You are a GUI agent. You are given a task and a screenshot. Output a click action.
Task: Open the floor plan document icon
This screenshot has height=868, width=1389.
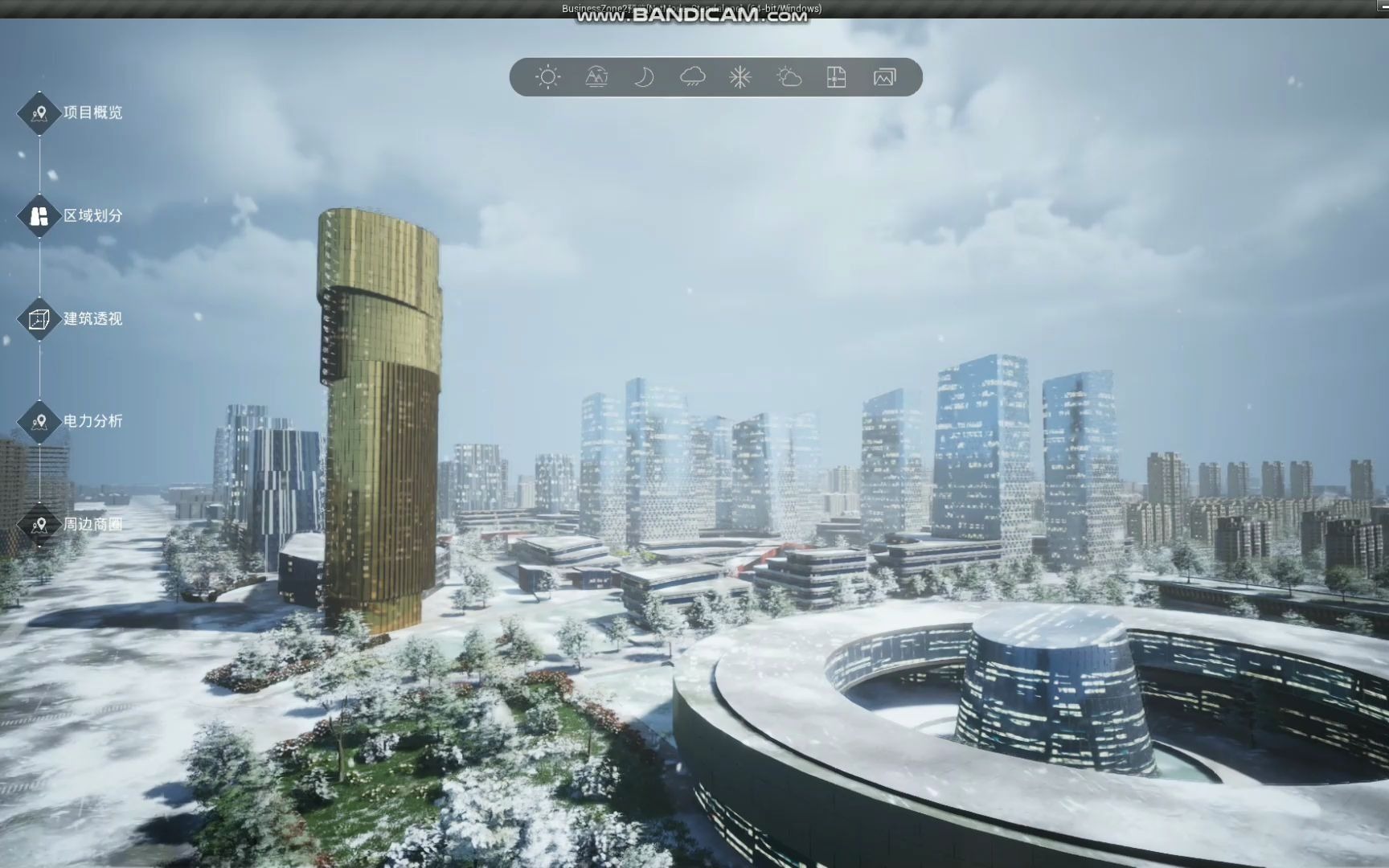[x=837, y=77]
